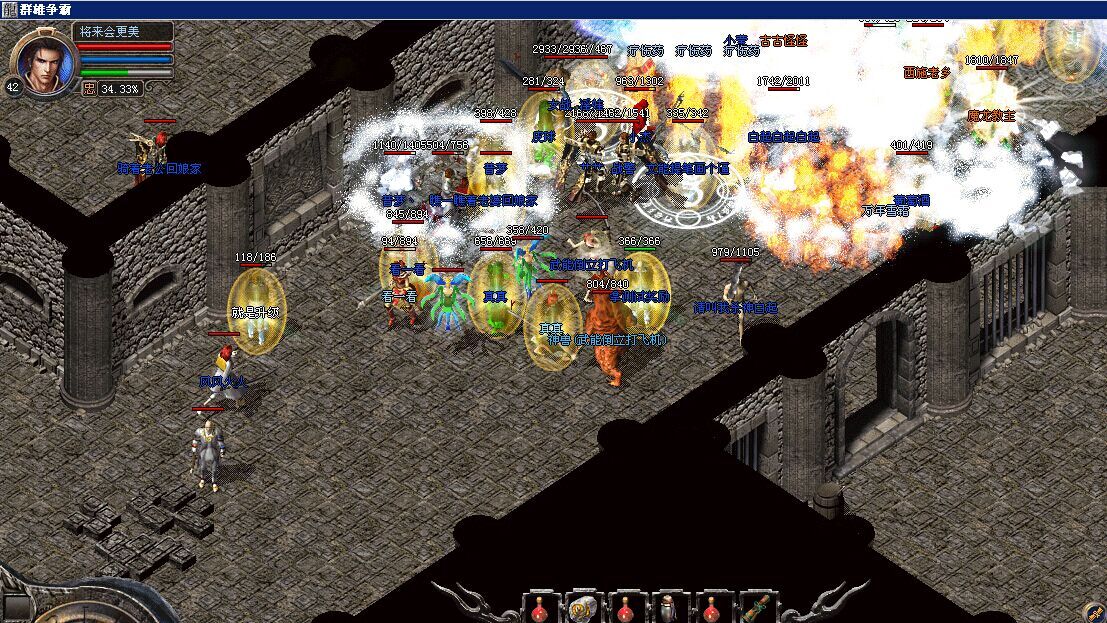
Task: Click the 忠 loyalty icon
Action: (x=88, y=88)
